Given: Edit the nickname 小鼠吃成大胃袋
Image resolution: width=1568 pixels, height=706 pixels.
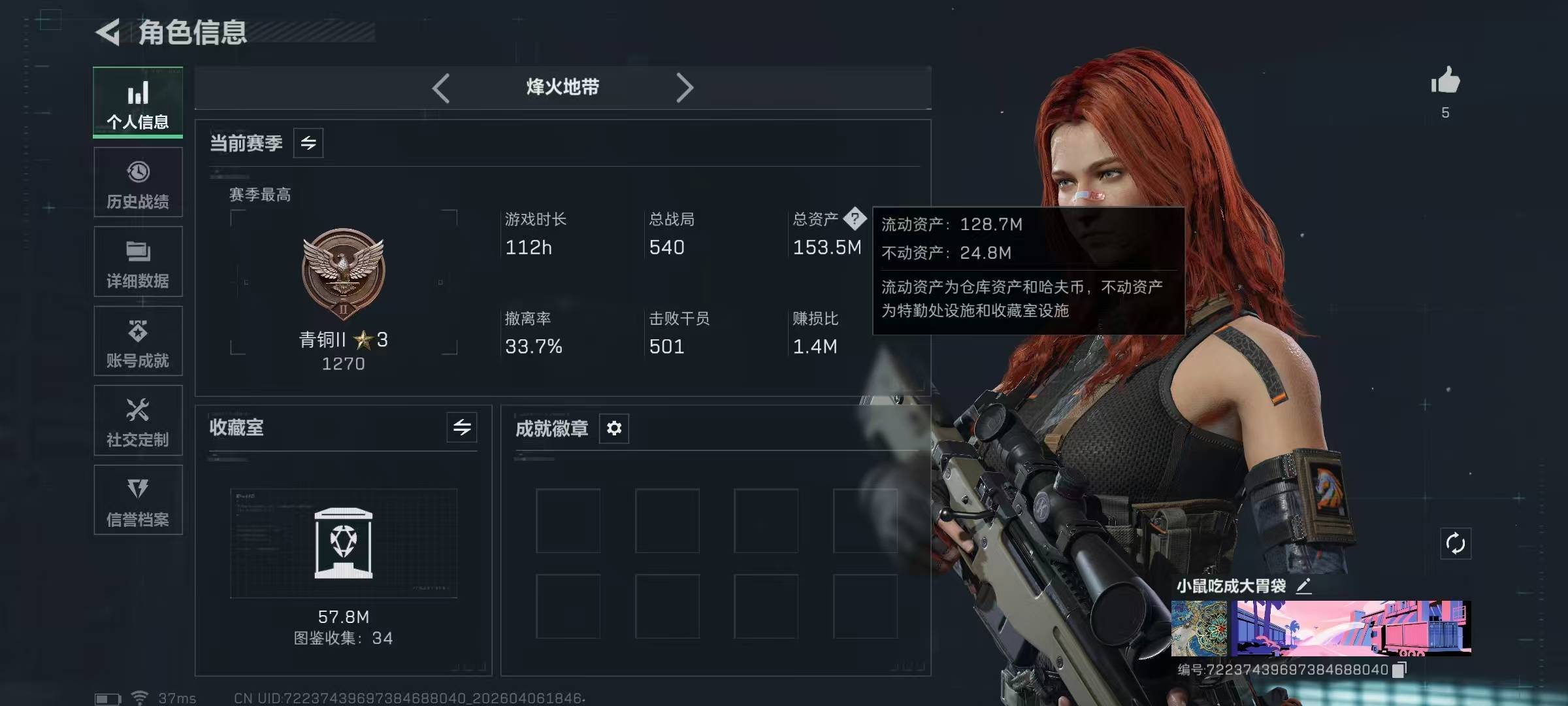Looking at the screenshot, I should pyautogui.click(x=1304, y=586).
